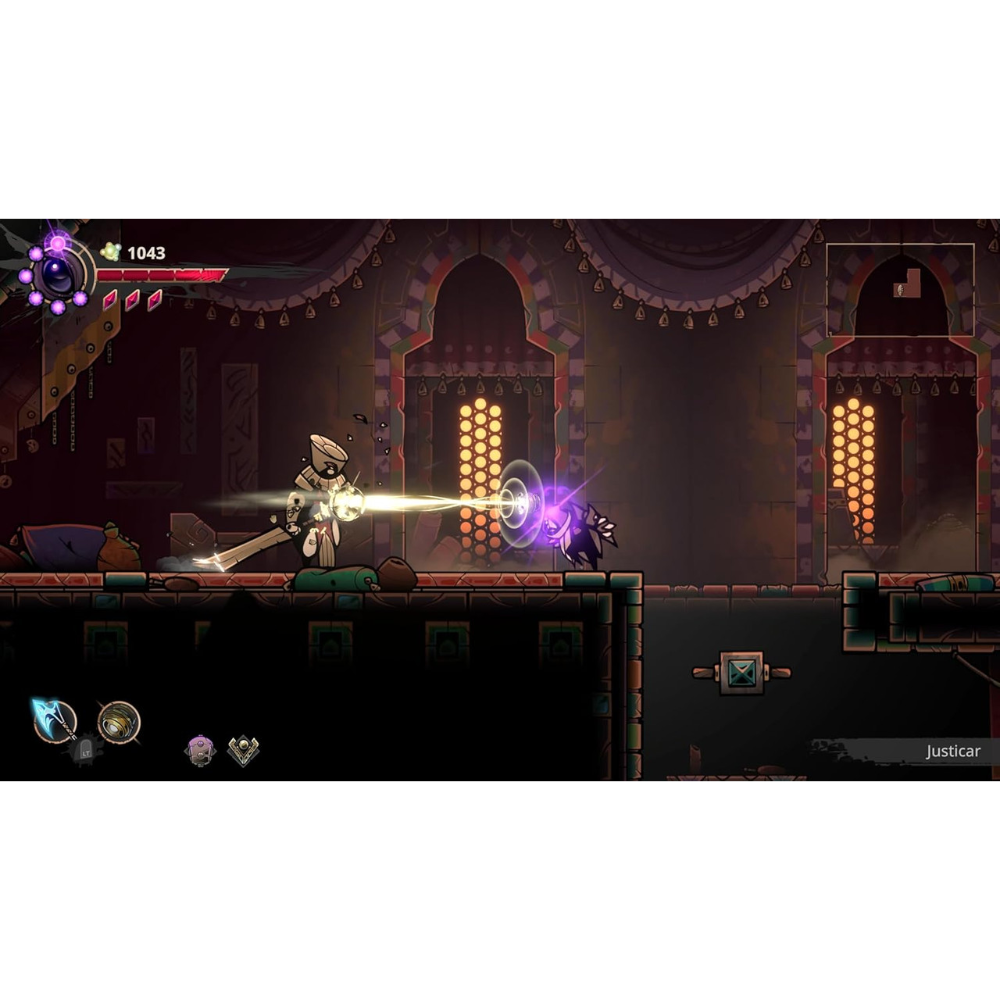Select the glowing blue axe weapon icon

pyautogui.click(x=54, y=719)
